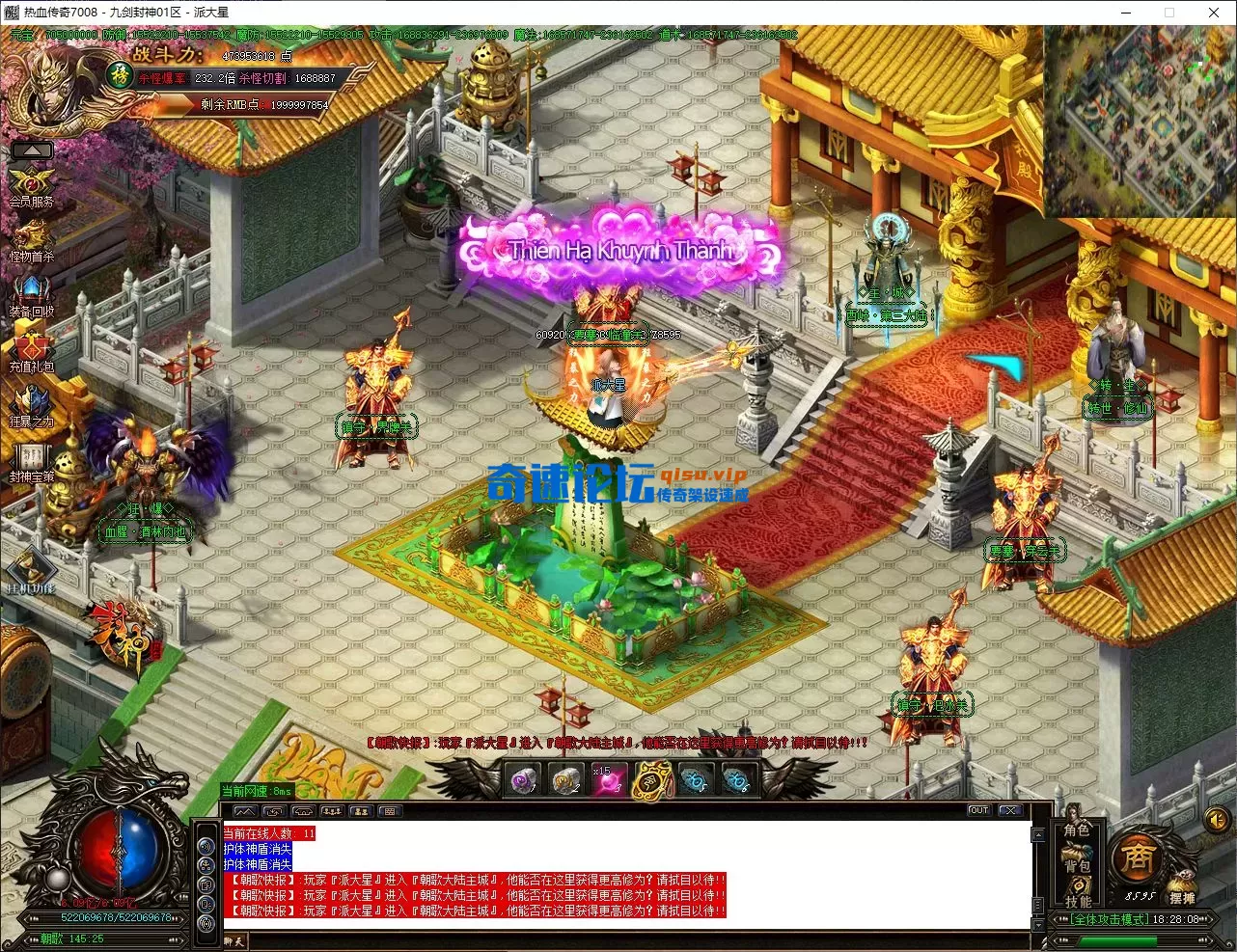Click the minimap in the corner

coord(1140,121)
